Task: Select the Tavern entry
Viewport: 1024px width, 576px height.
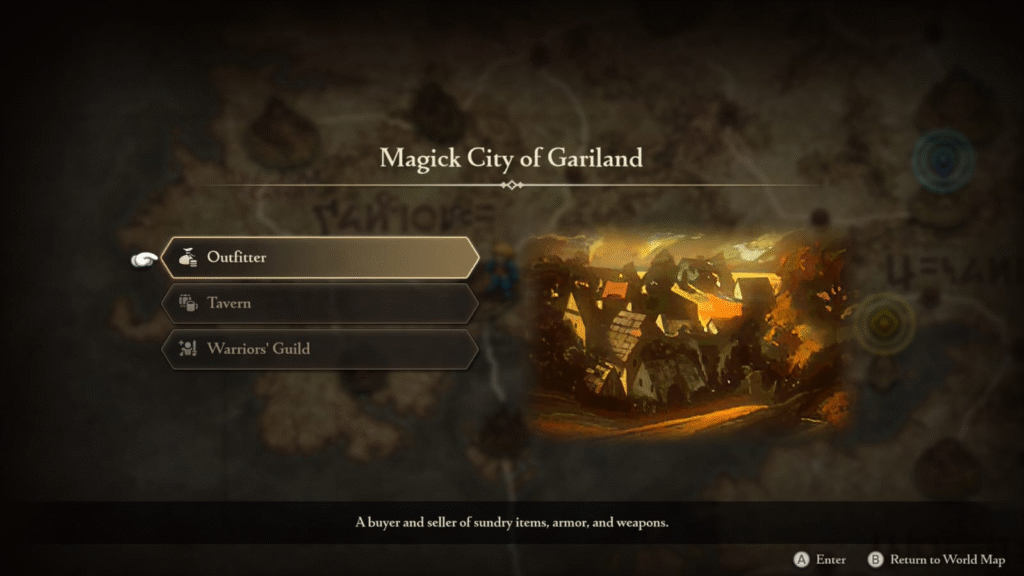Action: [319, 303]
